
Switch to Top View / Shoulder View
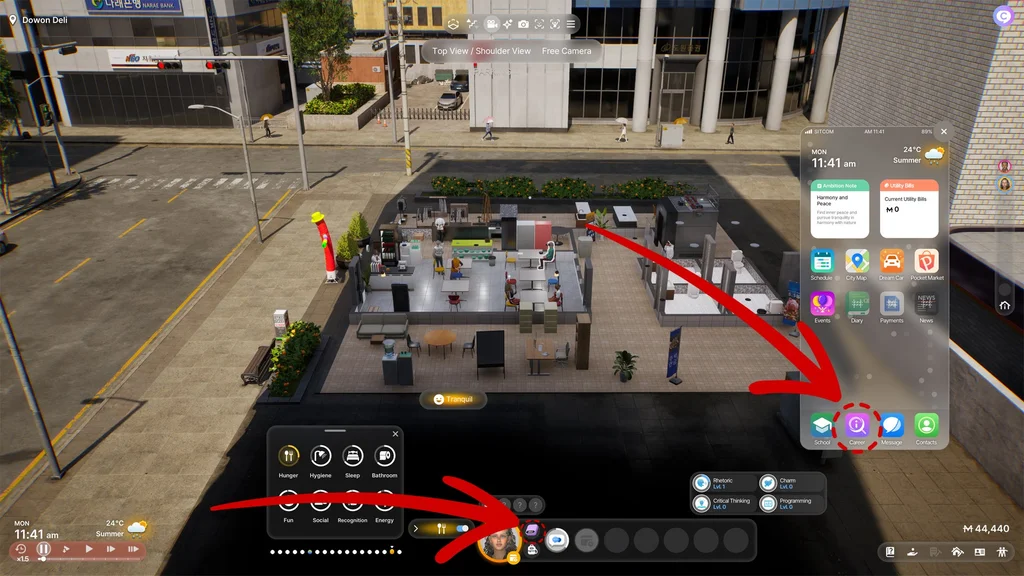click(482, 51)
